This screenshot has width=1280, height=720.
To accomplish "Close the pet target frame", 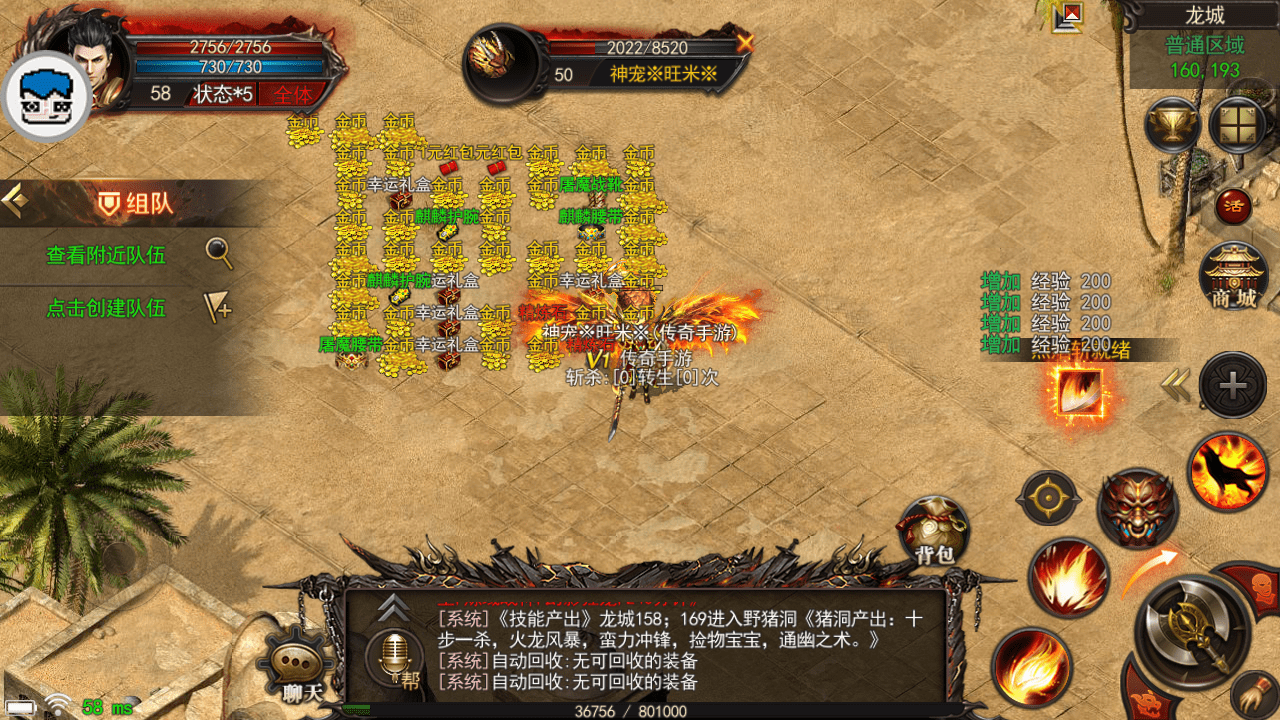I will pyautogui.click(x=744, y=43).
